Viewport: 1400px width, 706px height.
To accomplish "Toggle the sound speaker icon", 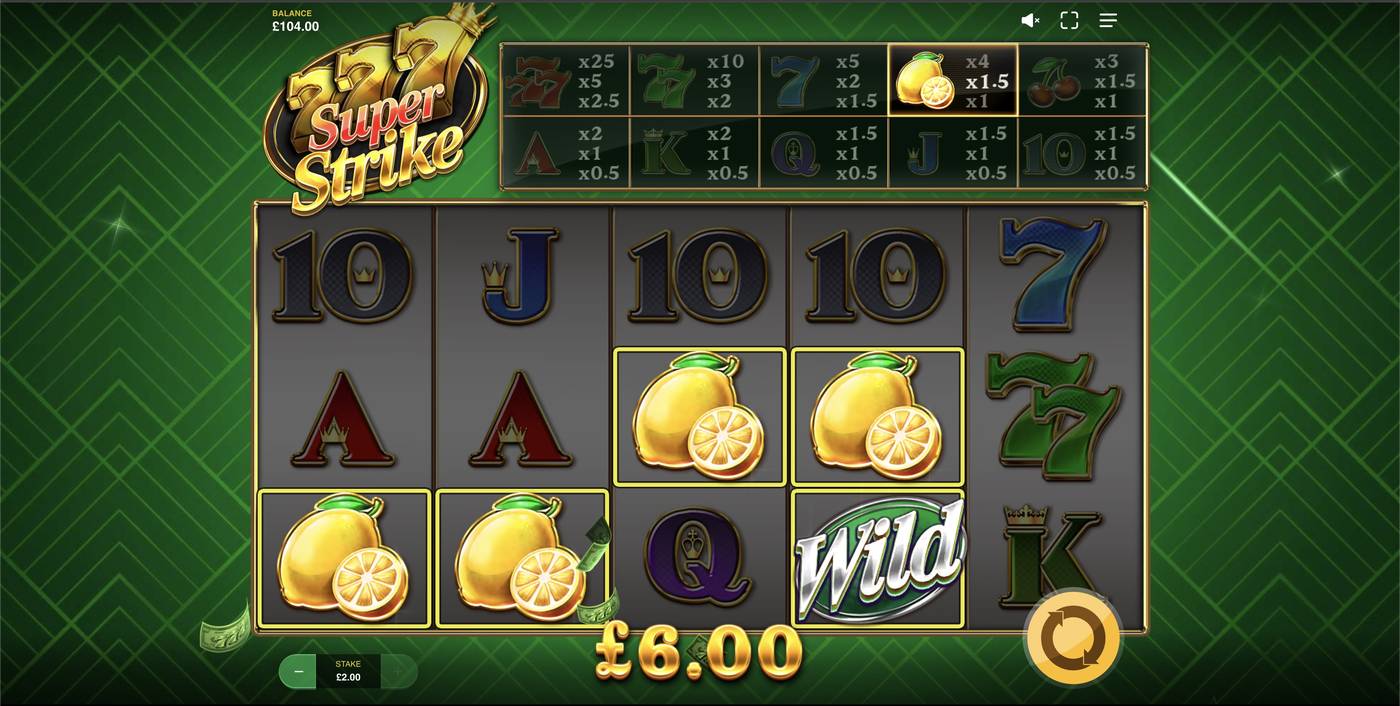I will [1029, 20].
